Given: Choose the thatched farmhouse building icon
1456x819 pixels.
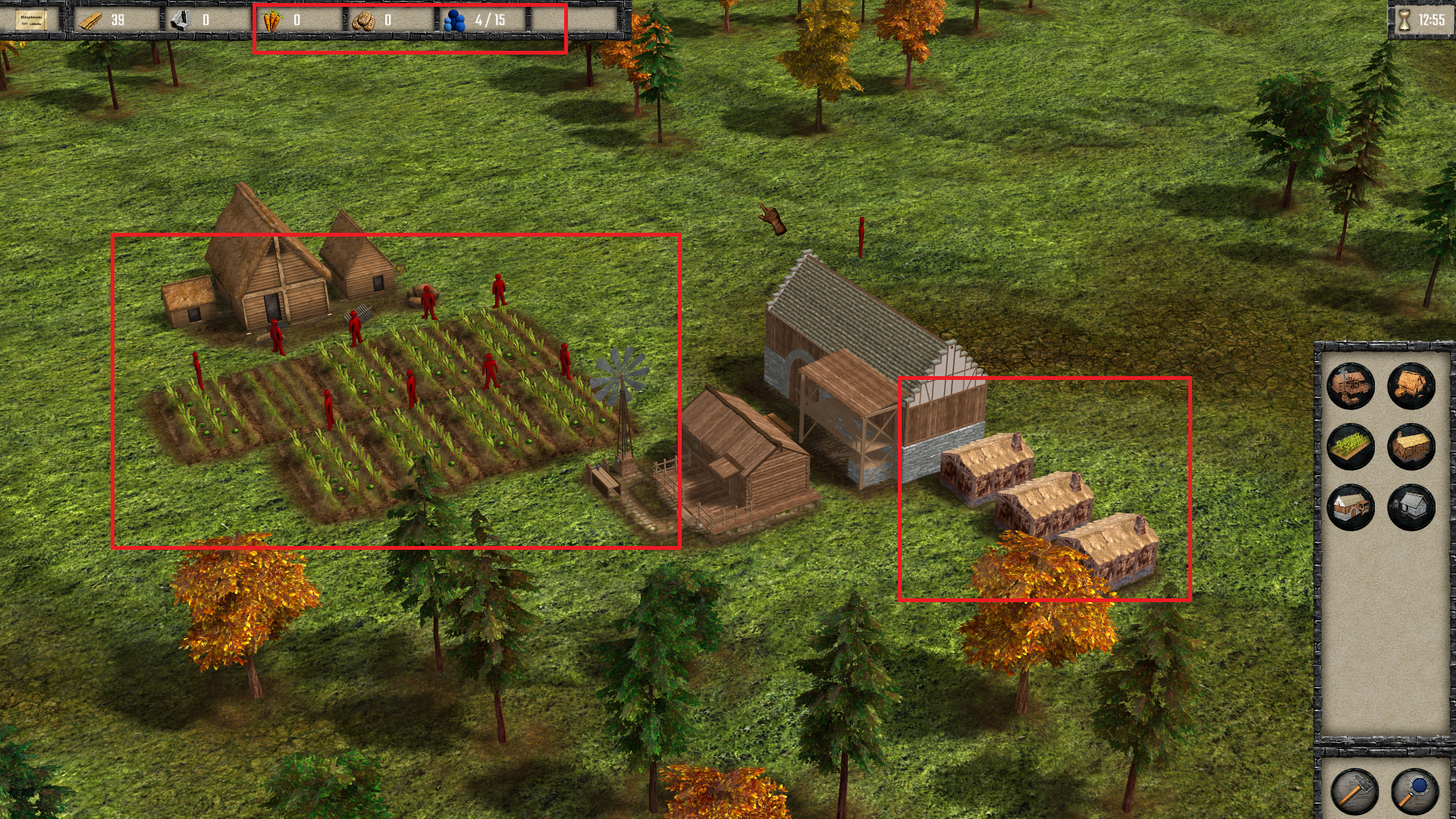Looking at the screenshot, I should 1411,385.
